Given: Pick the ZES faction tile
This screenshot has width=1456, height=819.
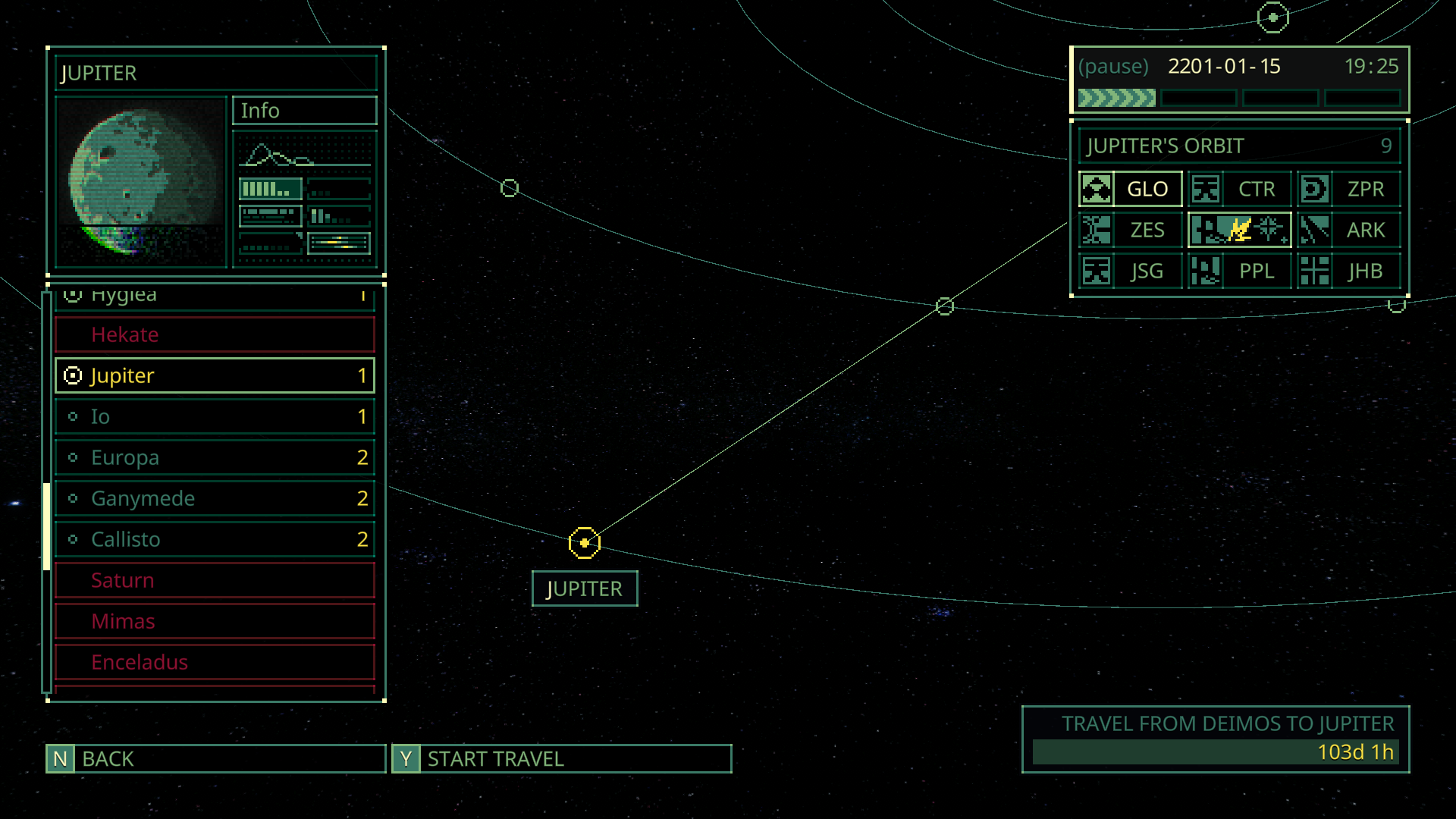Looking at the screenshot, I should coord(1130,231).
